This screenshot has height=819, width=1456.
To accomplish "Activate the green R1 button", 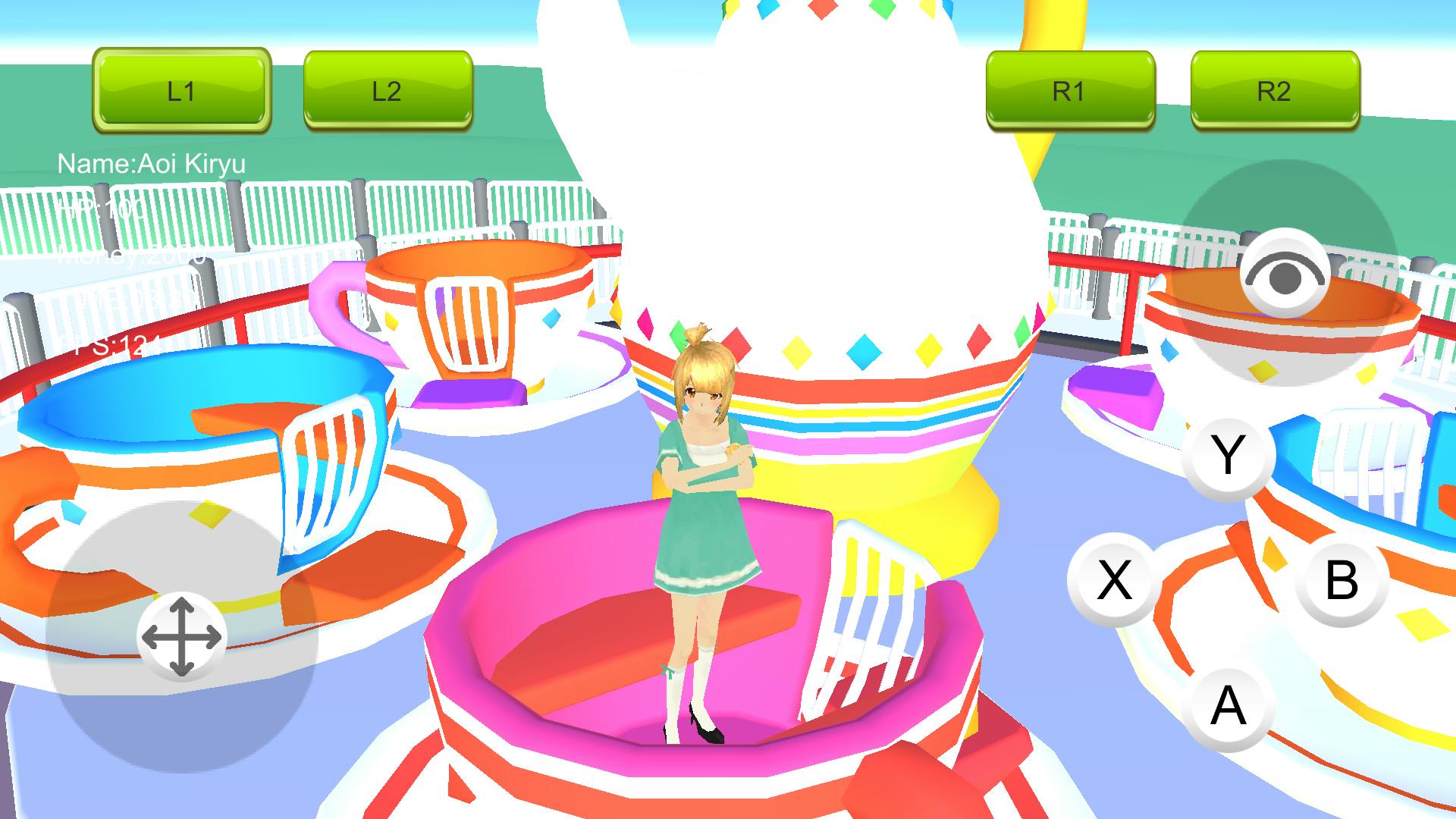I will (x=1069, y=89).
